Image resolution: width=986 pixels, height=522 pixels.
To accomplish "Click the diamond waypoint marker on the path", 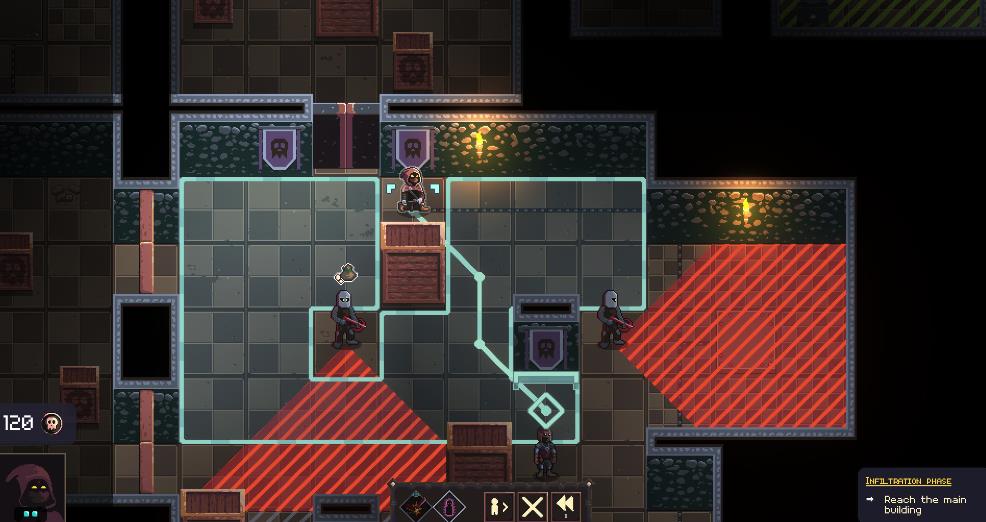I will (545, 408).
